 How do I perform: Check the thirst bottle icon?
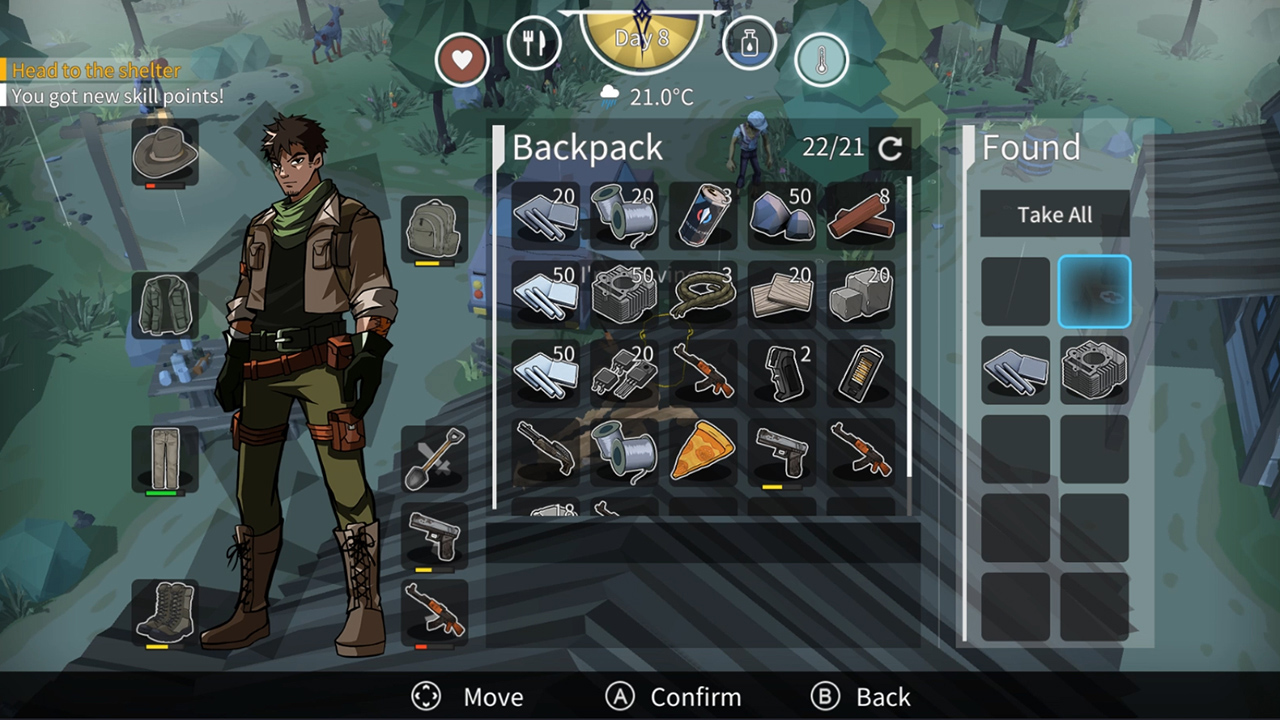point(748,42)
